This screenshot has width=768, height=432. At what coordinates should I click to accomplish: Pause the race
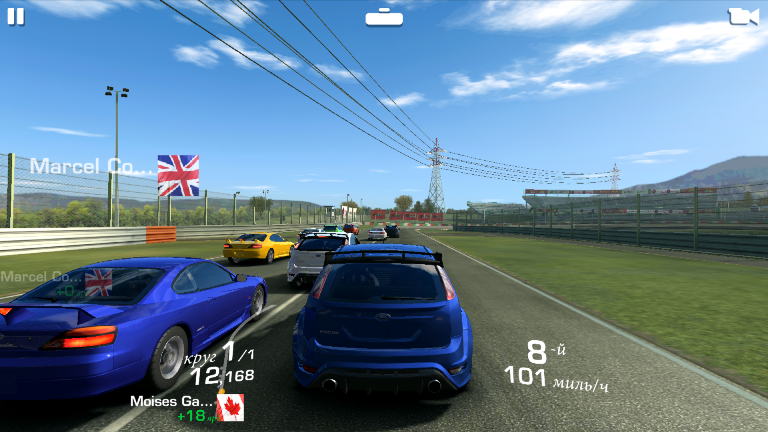[x=16, y=16]
